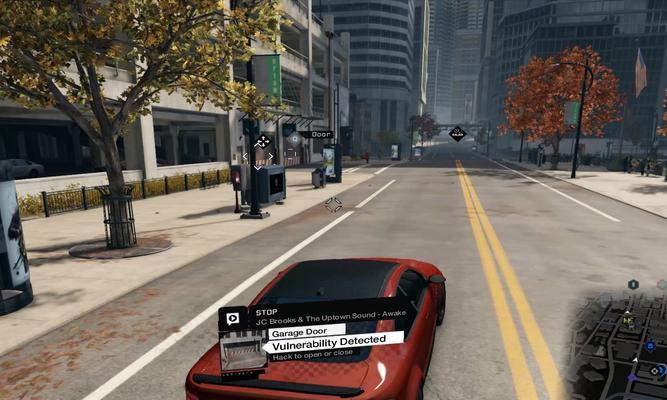Viewport: 667px width, 400px height.
Task: Click the media player icon beside STOP
Action: pyautogui.click(x=232, y=318)
